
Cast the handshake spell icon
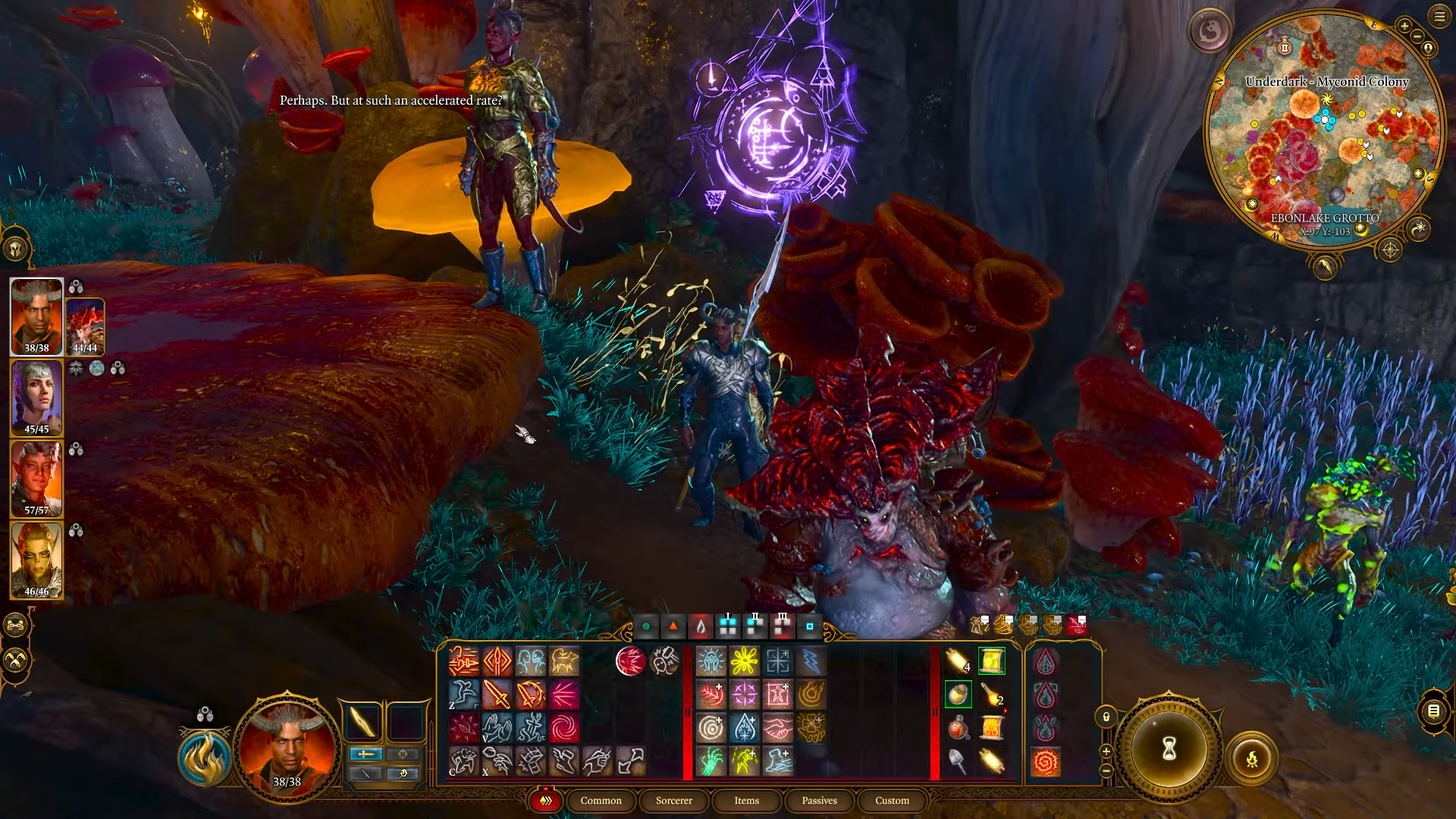(777, 729)
